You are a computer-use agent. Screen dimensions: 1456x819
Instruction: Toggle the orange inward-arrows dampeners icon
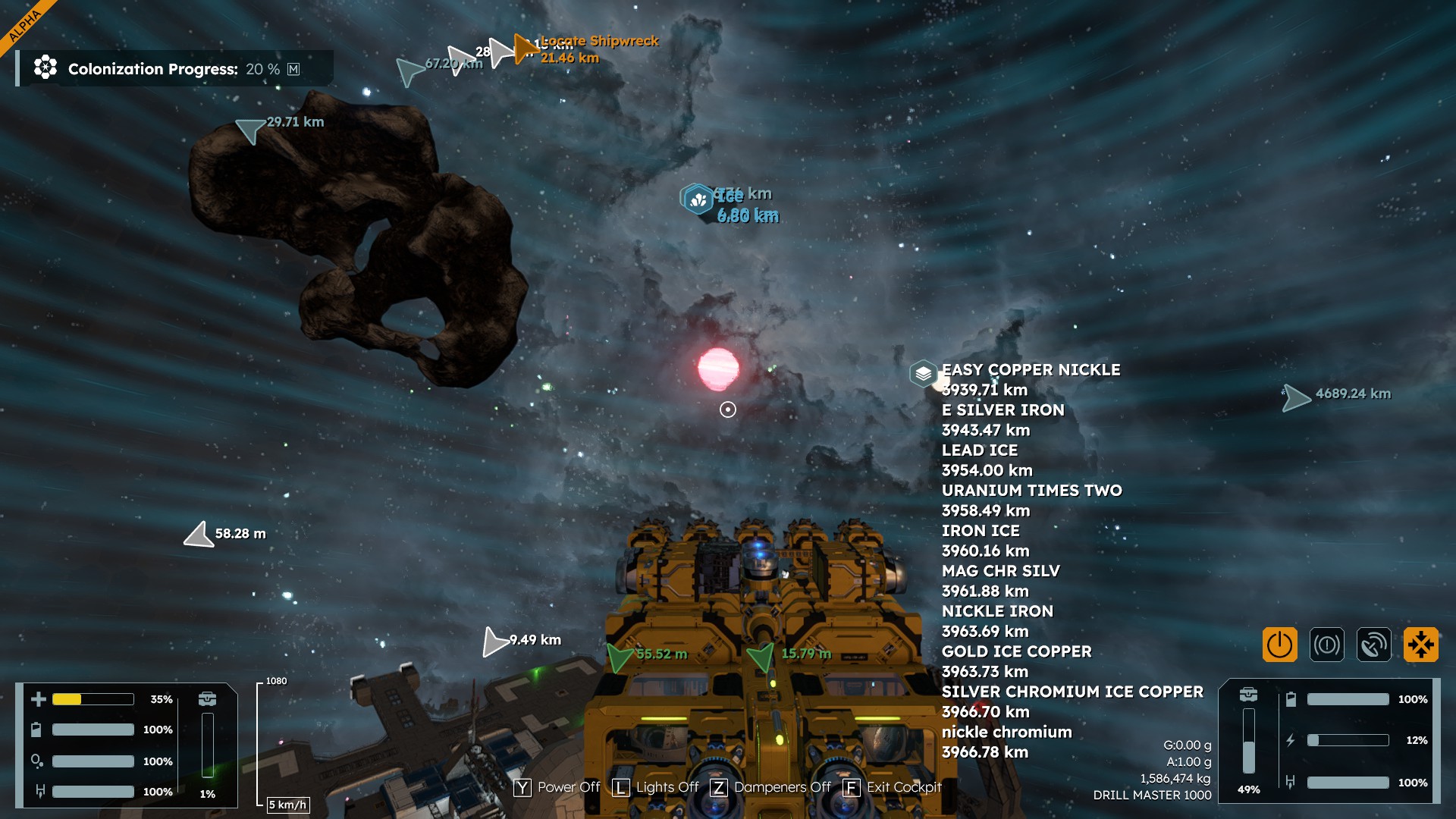1420,645
